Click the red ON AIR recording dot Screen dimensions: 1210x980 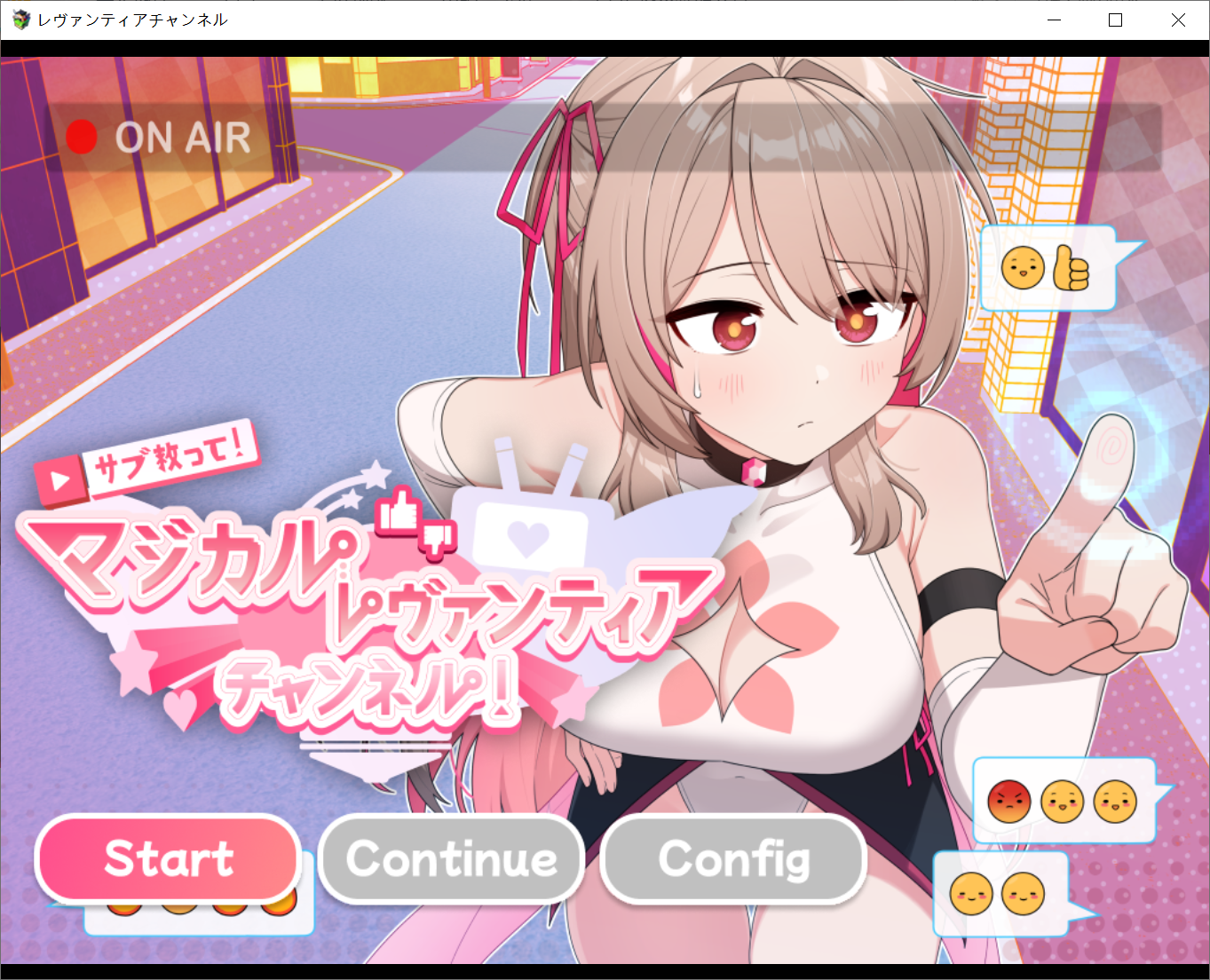83,138
